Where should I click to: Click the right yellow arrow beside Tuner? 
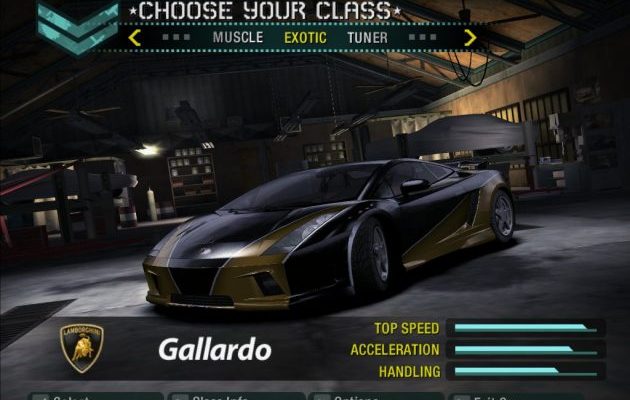[470, 38]
